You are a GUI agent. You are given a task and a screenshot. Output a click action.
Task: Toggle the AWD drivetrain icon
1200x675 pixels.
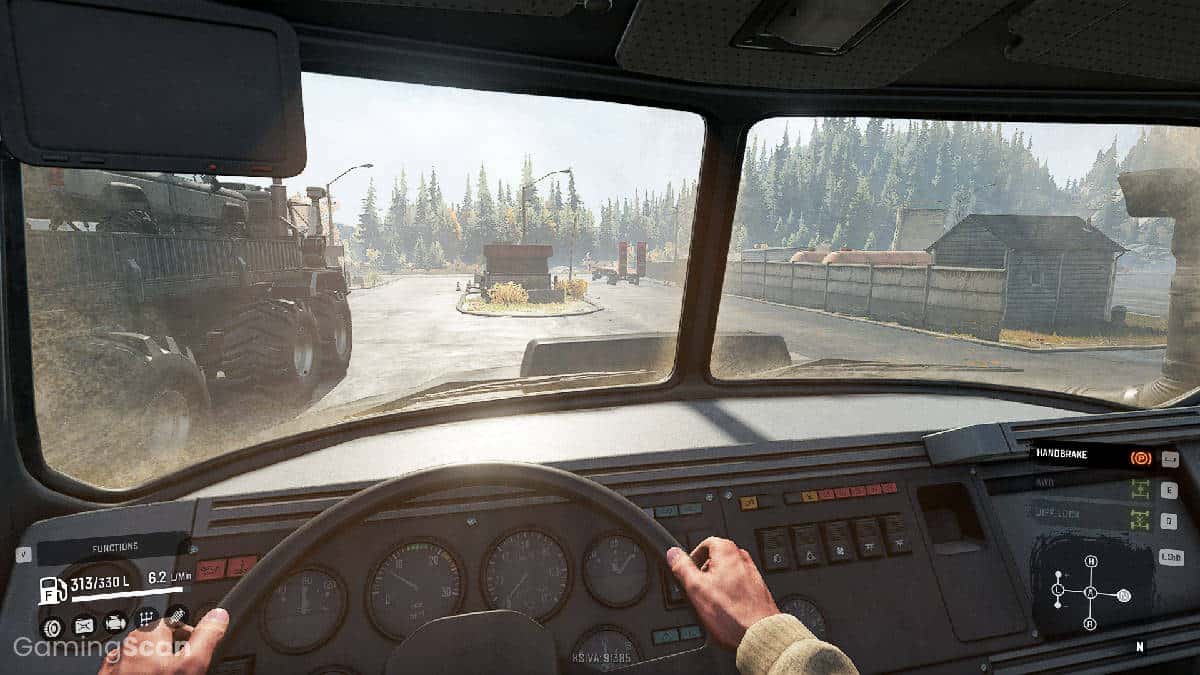pyautogui.click(x=1139, y=489)
